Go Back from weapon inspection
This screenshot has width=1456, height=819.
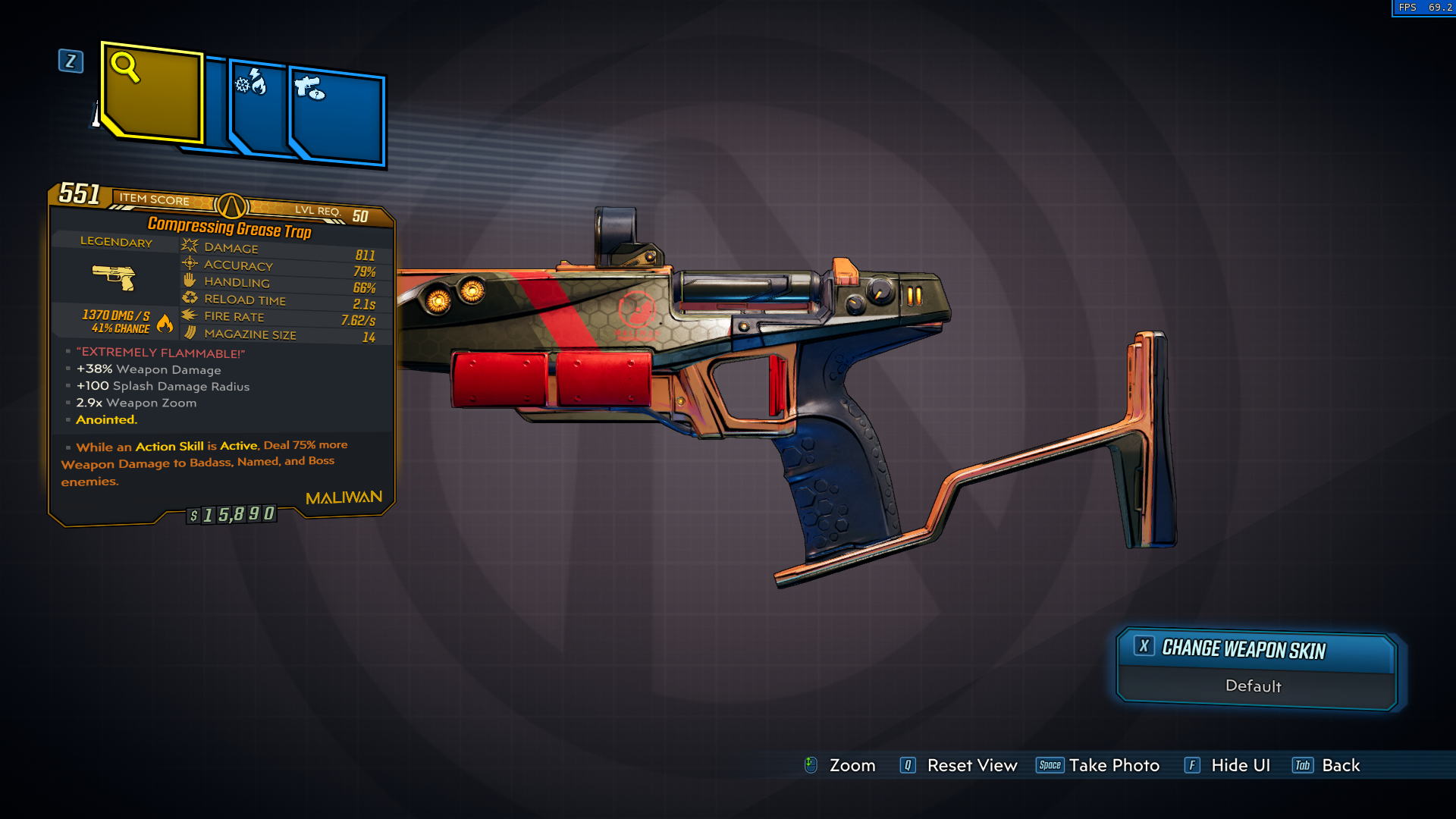point(1327,765)
